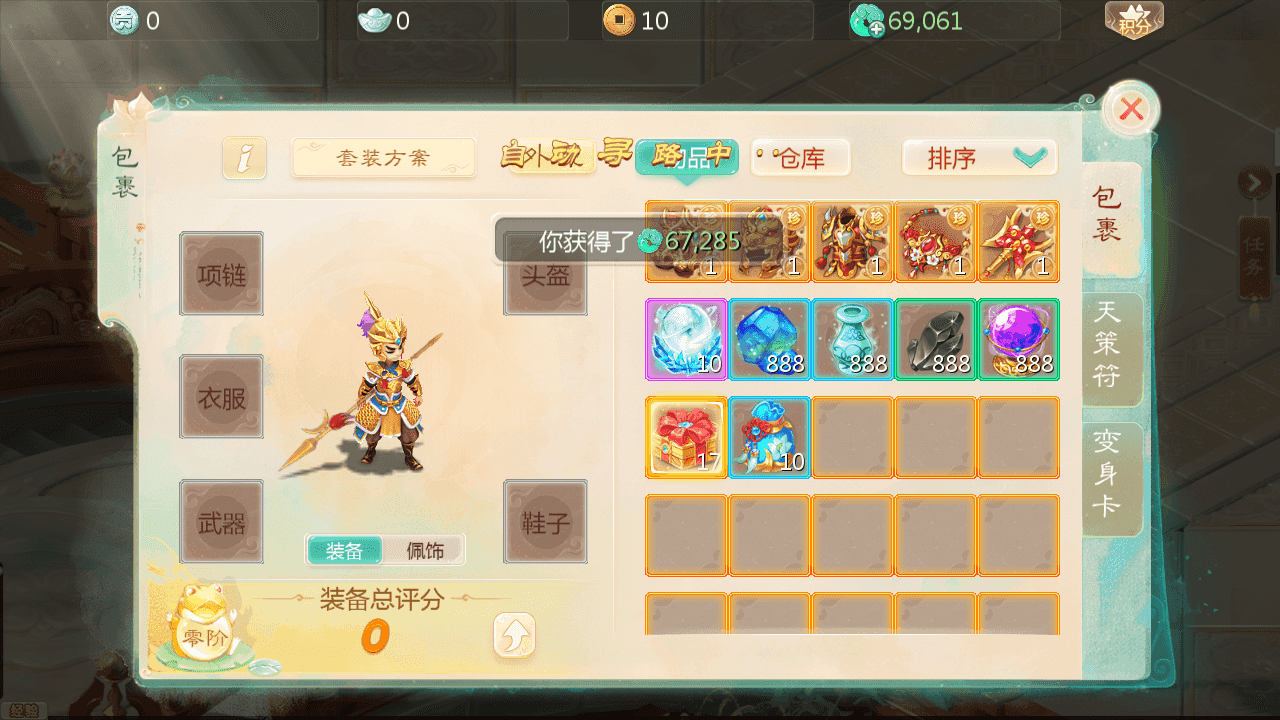Image resolution: width=1280 pixels, height=720 pixels.
Task: Expand the right-edge chevron panel arrow
Action: pos(1257,183)
